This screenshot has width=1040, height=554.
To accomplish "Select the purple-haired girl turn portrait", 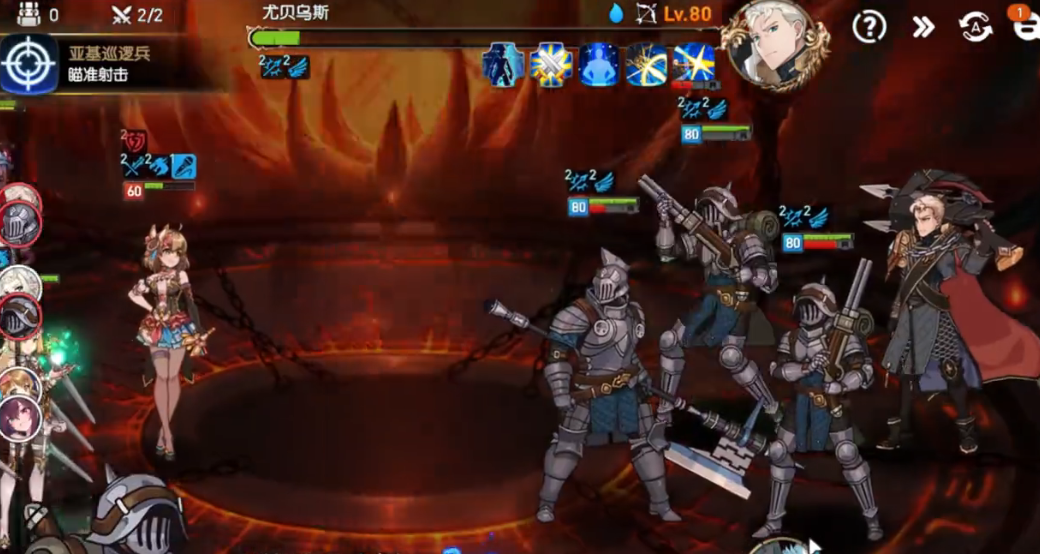I will (x=18, y=418).
